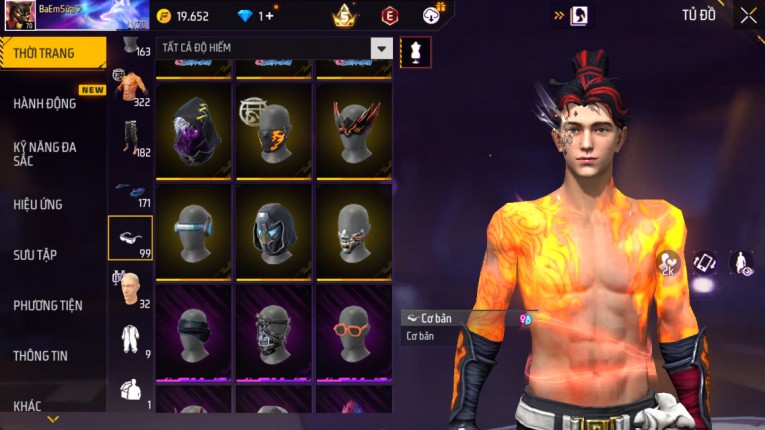Image resolution: width=765 pixels, height=430 pixels.
Task: Go to the SƯU TẬP section
Action: tap(35, 255)
